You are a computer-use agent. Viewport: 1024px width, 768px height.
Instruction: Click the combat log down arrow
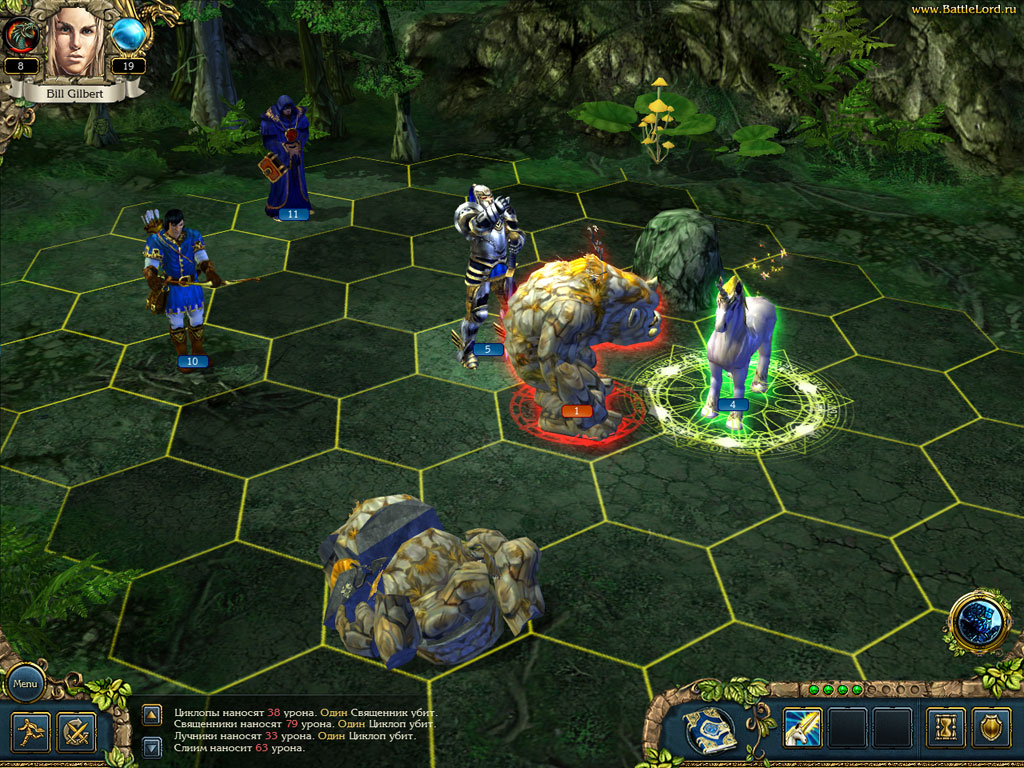pyautogui.click(x=152, y=746)
